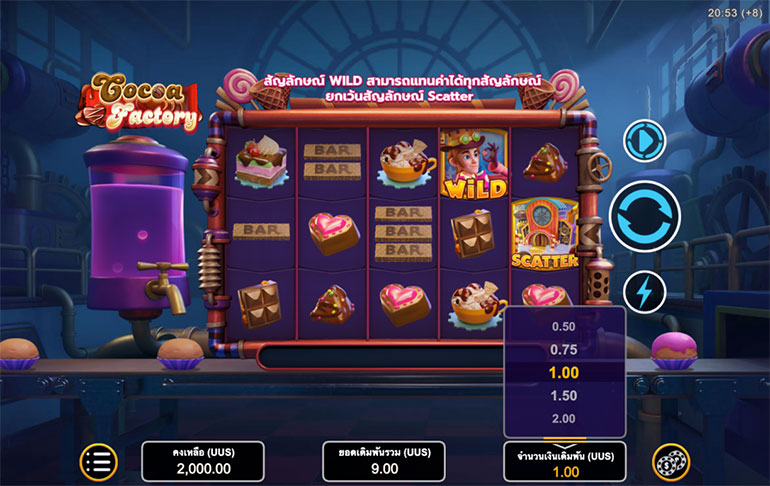Viewport: 770px width, 486px height.
Task: Choose the 0.75 bet amount
Action: click(x=564, y=349)
